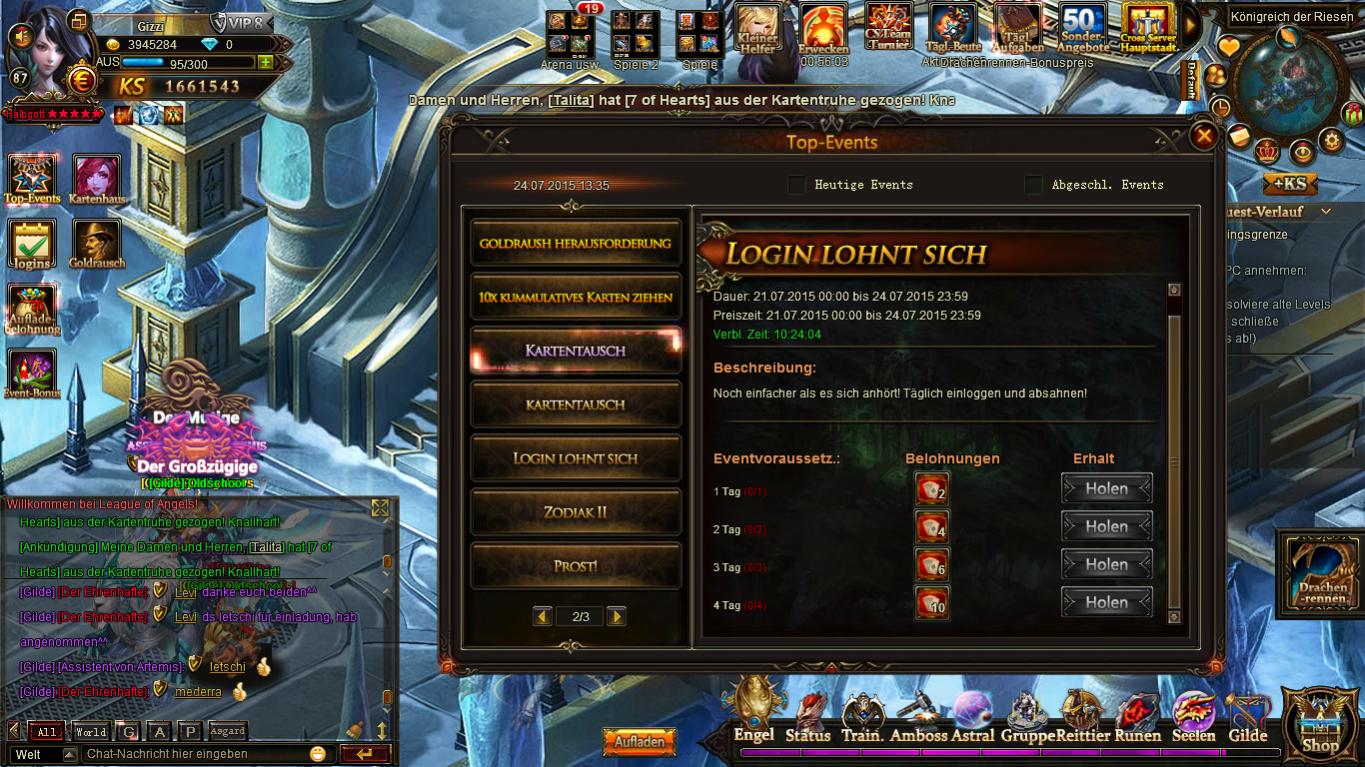The image size is (1365, 767).
Task: Choose the Zodiak II event entry
Action: click(575, 512)
